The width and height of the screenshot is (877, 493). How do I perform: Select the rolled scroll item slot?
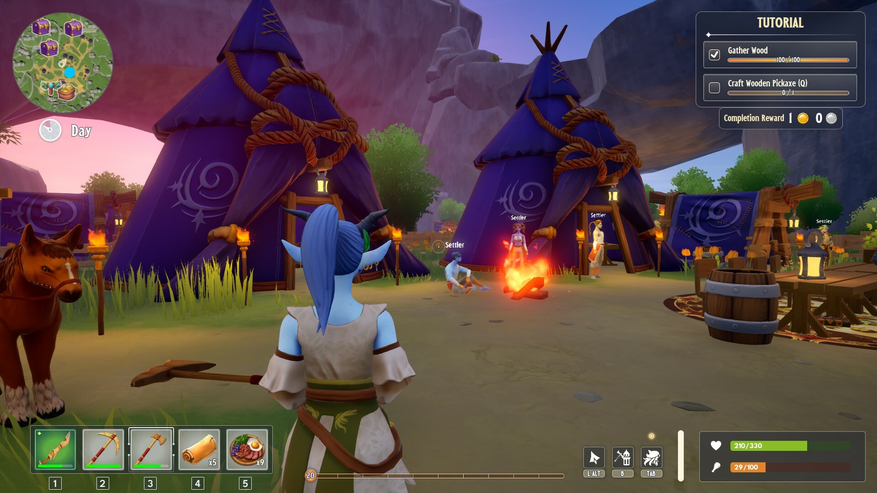tap(199, 449)
